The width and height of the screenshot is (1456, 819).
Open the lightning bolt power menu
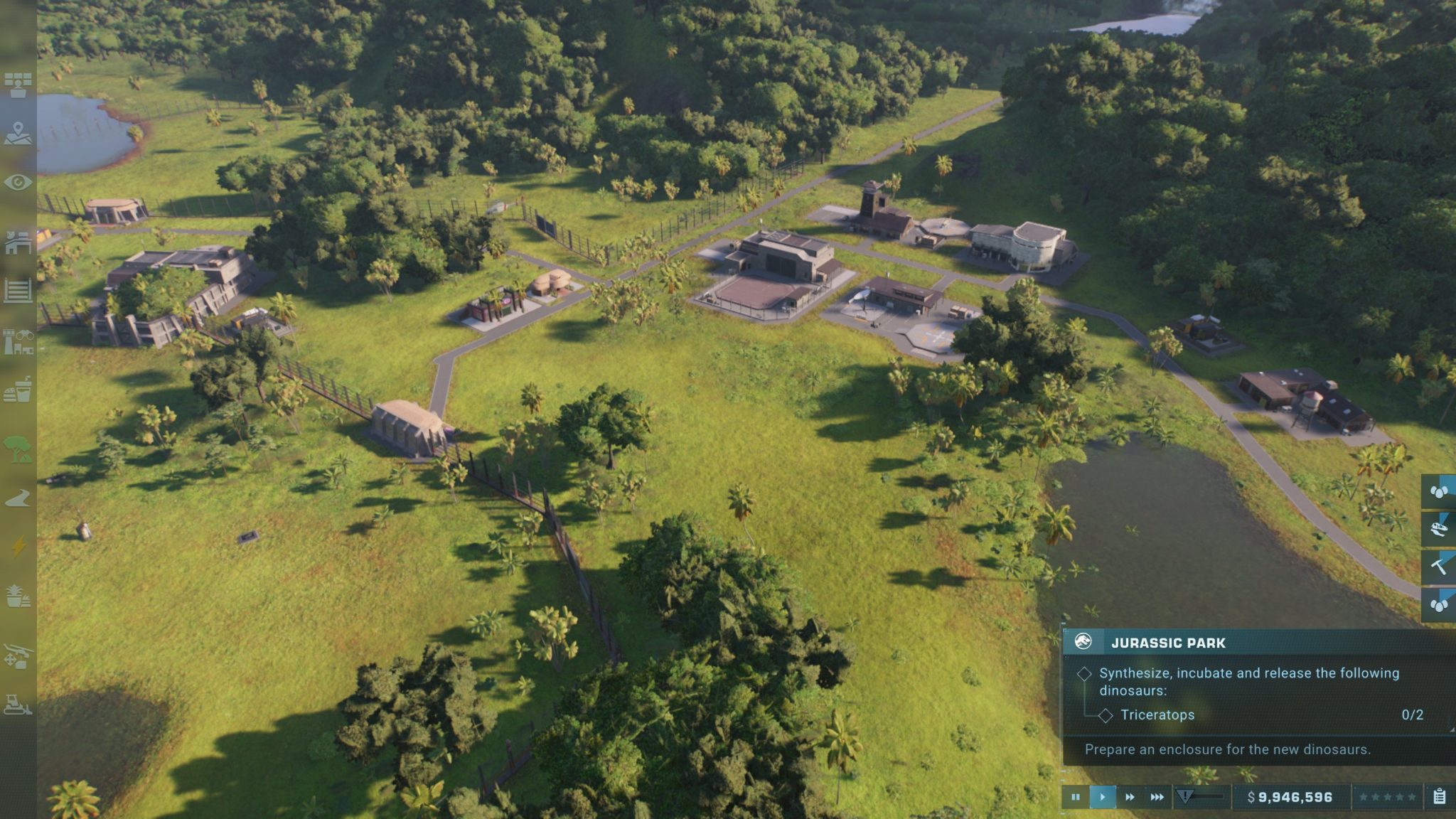click(18, 547)
